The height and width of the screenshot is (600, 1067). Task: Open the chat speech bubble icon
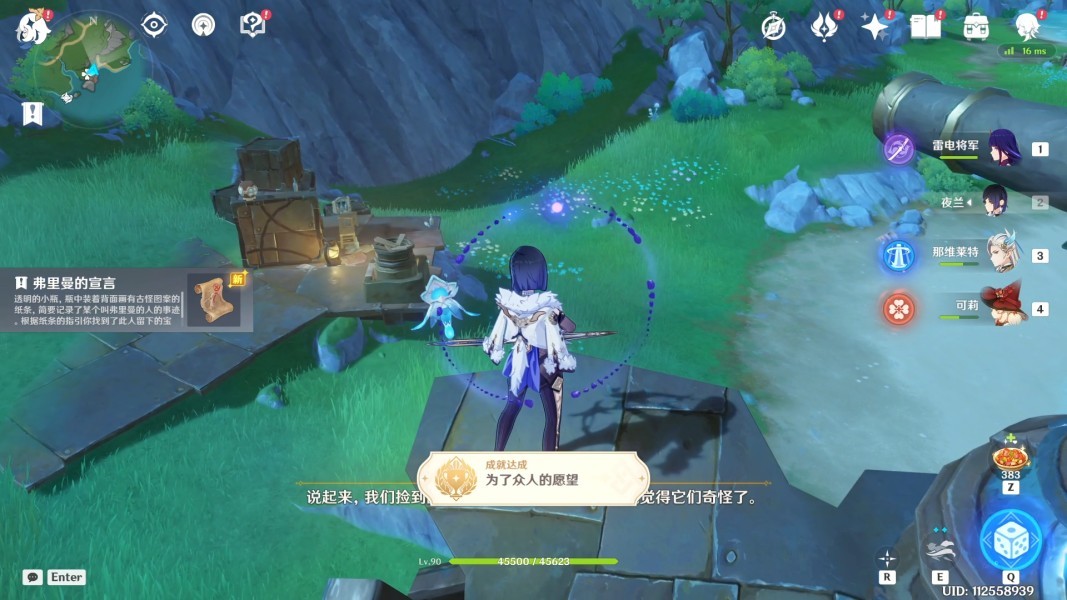click(33, 577)
